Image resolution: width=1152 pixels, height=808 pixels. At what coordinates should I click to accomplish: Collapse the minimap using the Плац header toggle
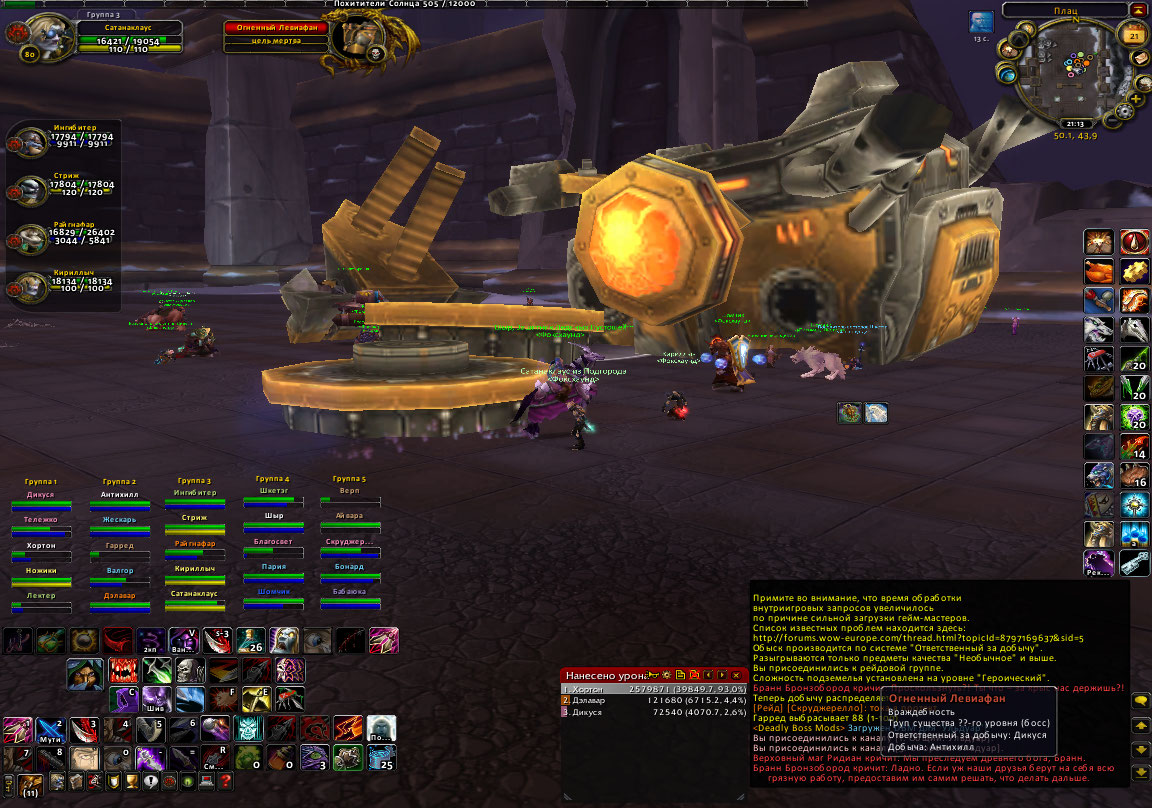click(1141, 10)
